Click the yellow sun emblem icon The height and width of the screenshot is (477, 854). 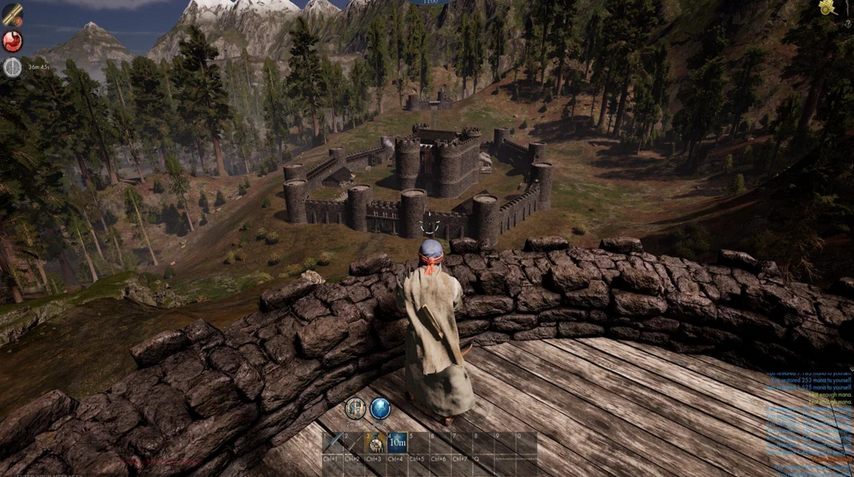(x=828, y=8)
